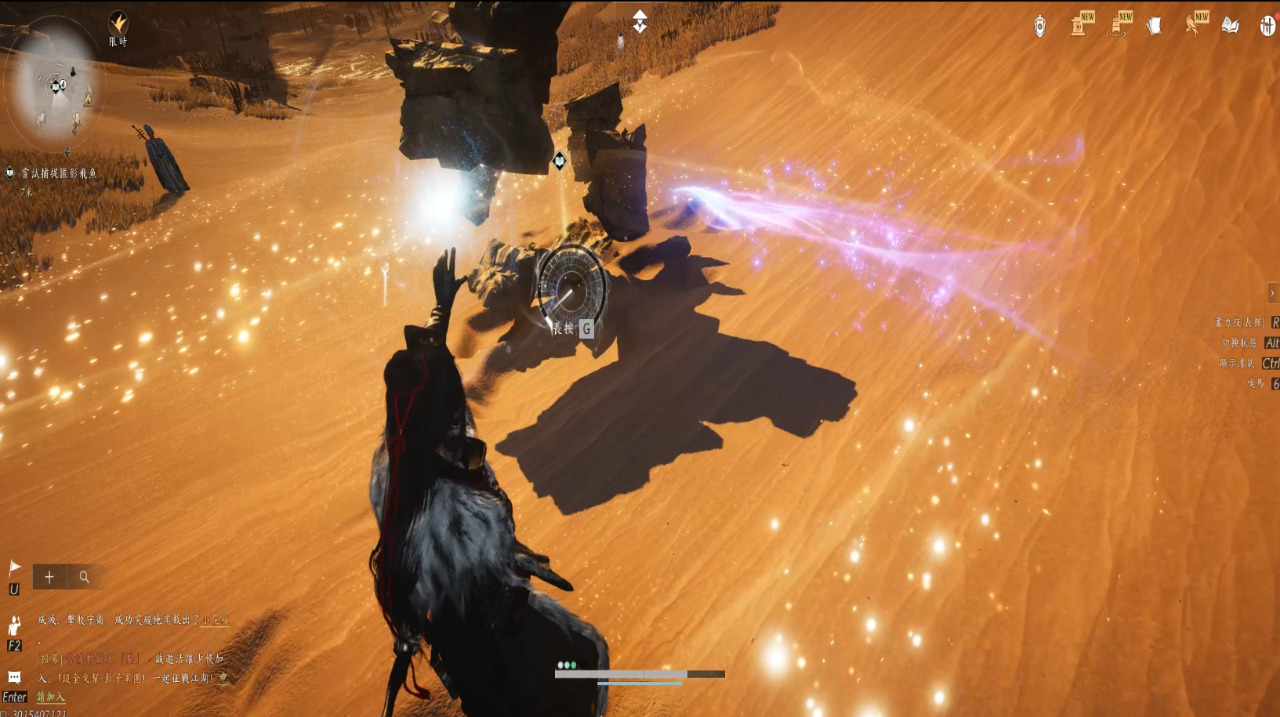Click the green join link in chat

[x=50, y=697]
